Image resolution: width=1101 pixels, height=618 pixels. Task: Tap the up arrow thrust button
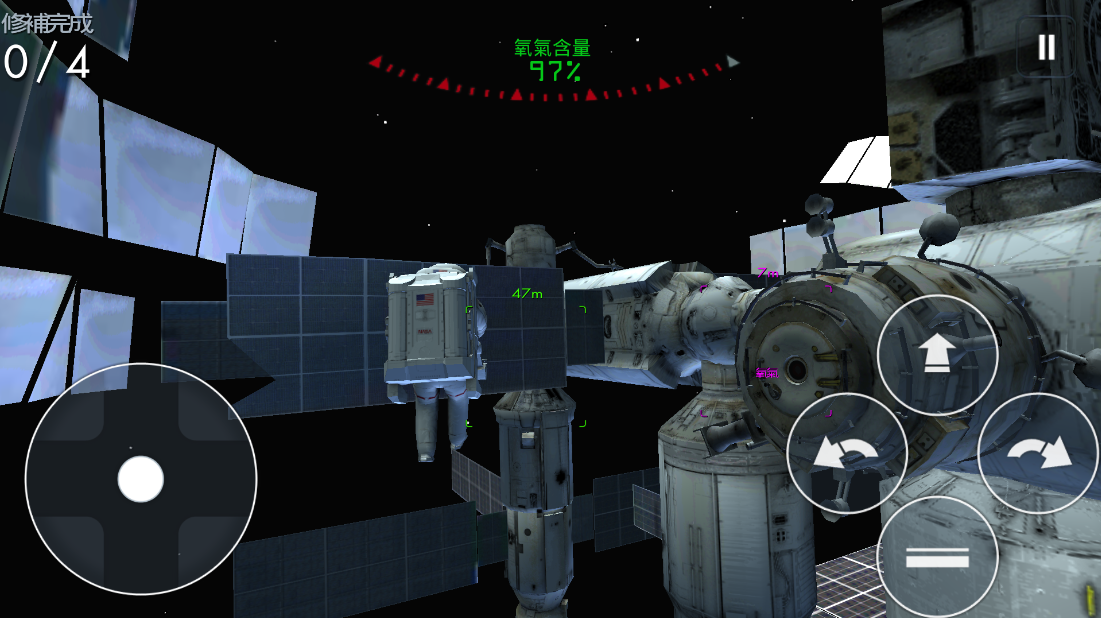click(937, 354)
